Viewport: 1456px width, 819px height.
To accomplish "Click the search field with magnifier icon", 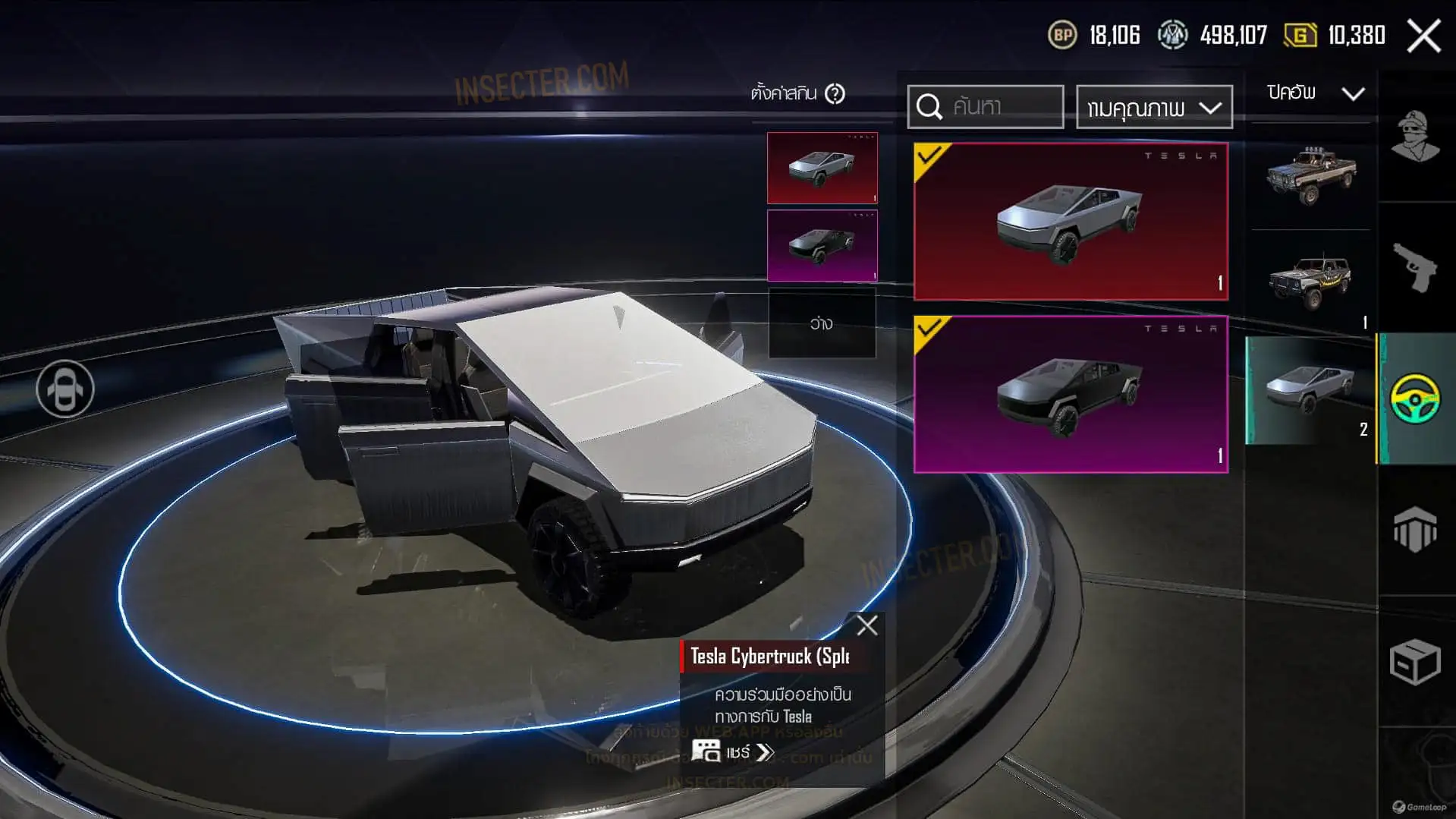I will tap(986, 107).
